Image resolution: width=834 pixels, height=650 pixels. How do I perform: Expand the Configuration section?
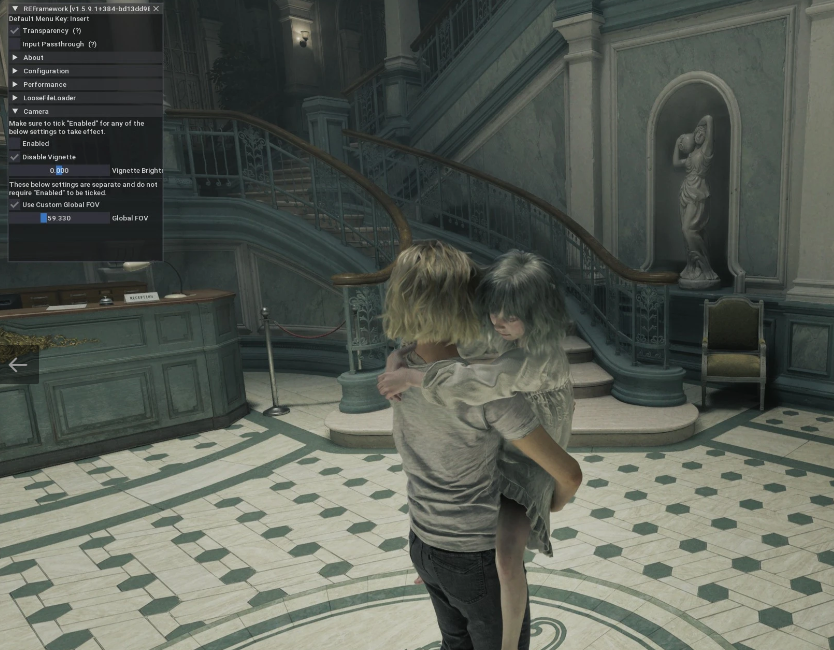14,71
